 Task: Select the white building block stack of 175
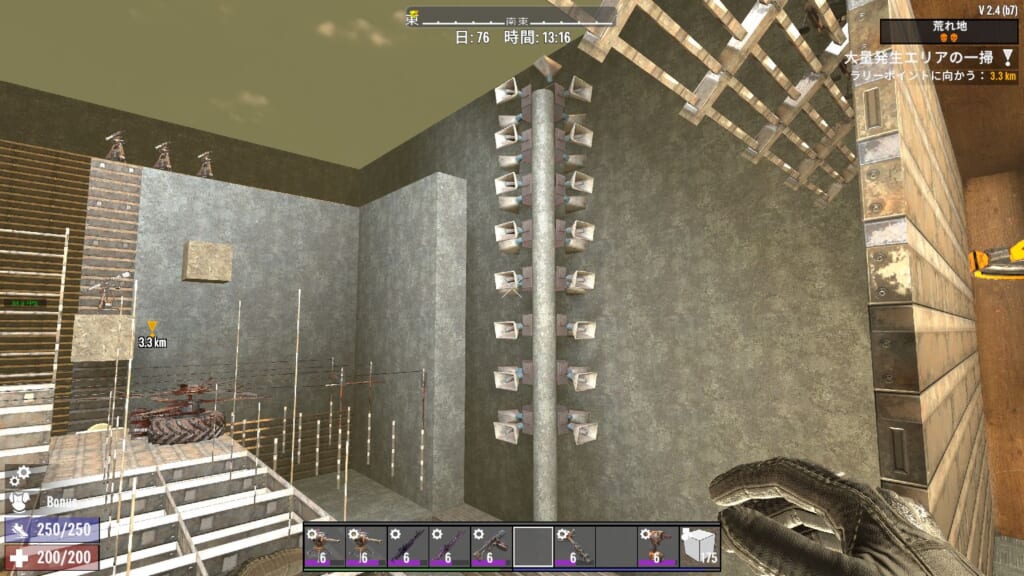pos(699,546)
